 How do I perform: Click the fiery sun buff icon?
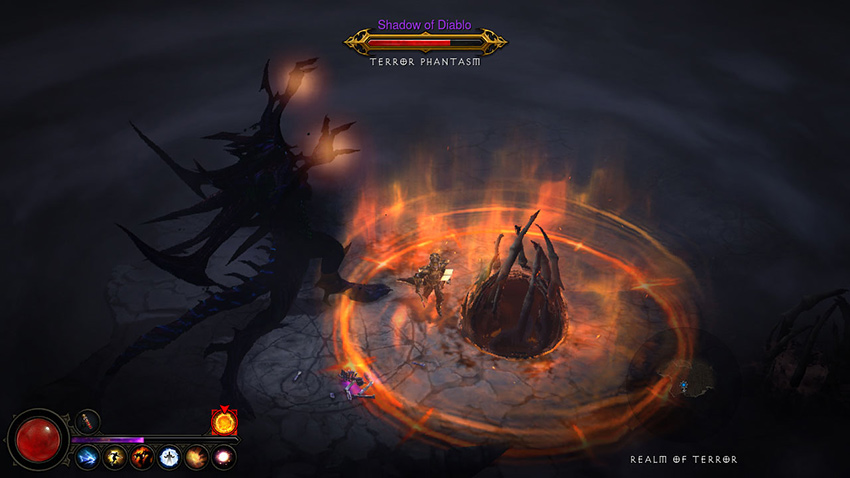(x=223, y=422)
